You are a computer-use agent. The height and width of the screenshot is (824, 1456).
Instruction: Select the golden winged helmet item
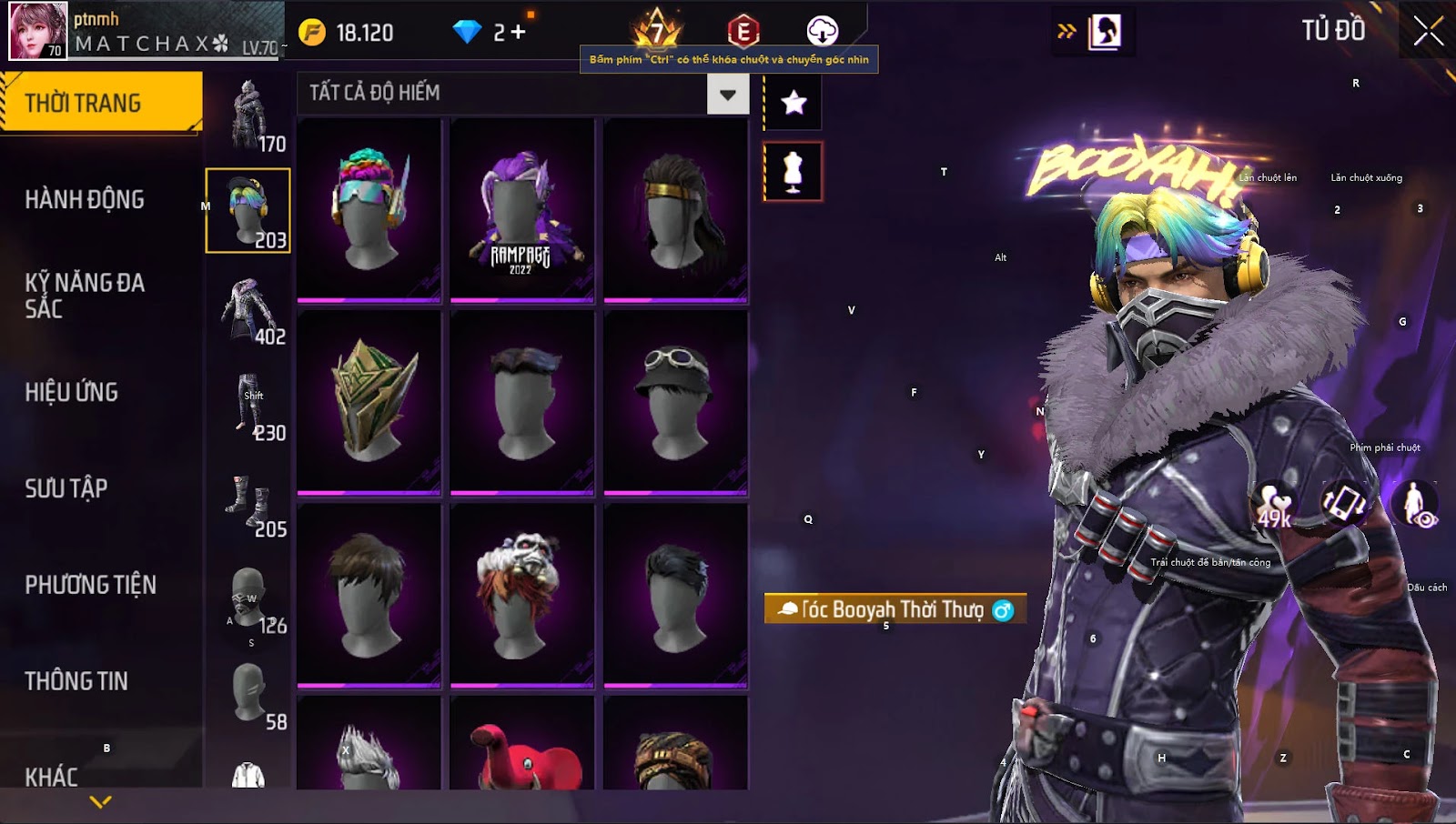[369, 402]
